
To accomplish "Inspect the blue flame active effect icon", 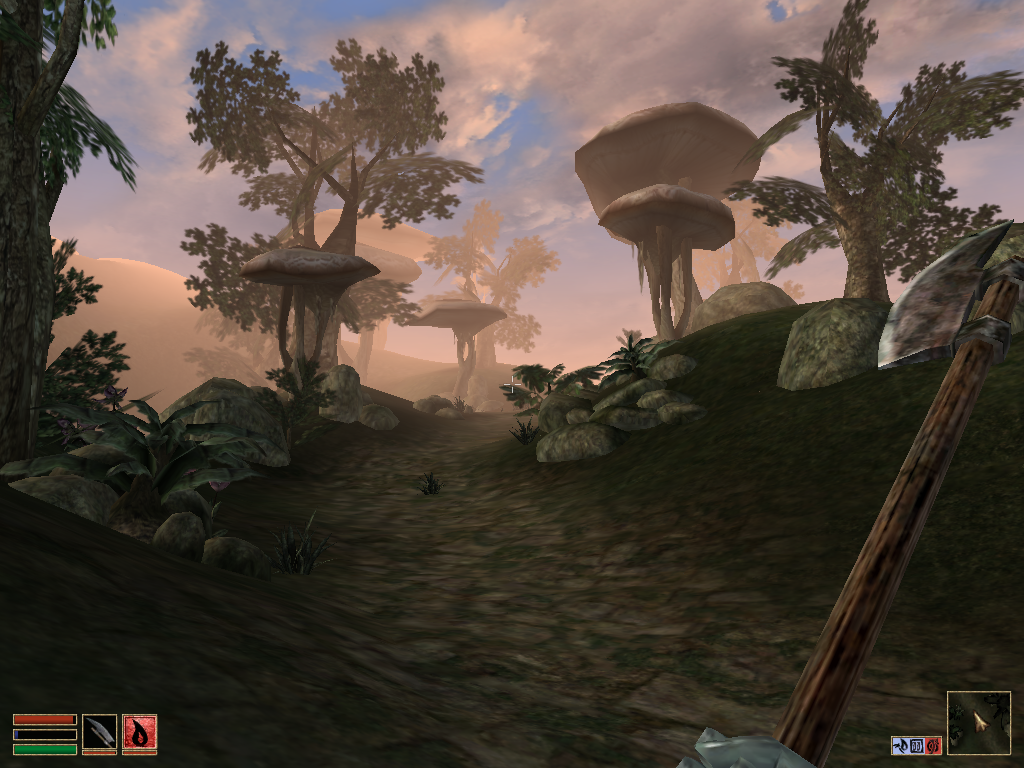I will pos(900,745).
